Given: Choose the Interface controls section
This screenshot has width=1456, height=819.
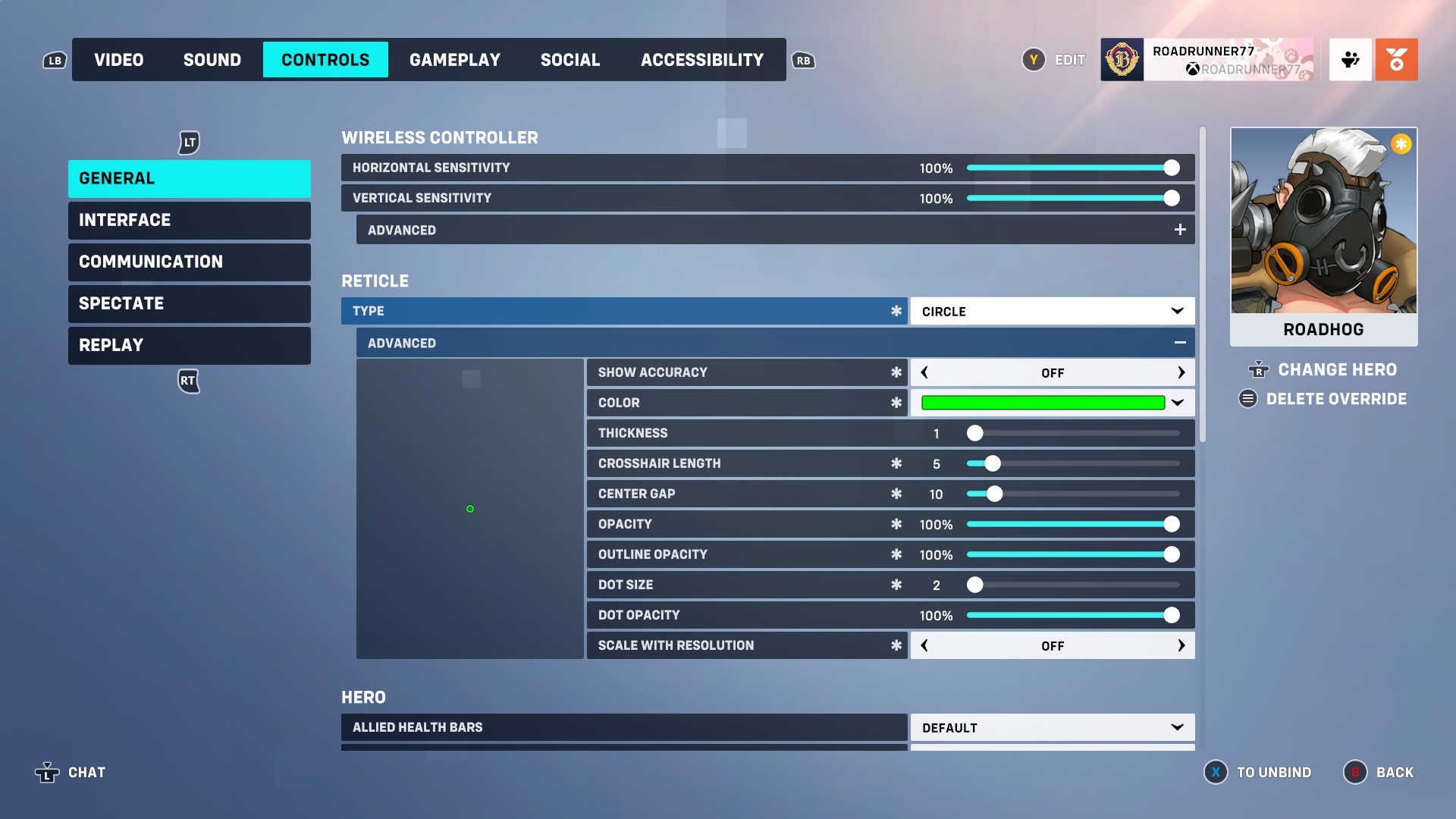Looking at the screenshot, I should point(189,220).
